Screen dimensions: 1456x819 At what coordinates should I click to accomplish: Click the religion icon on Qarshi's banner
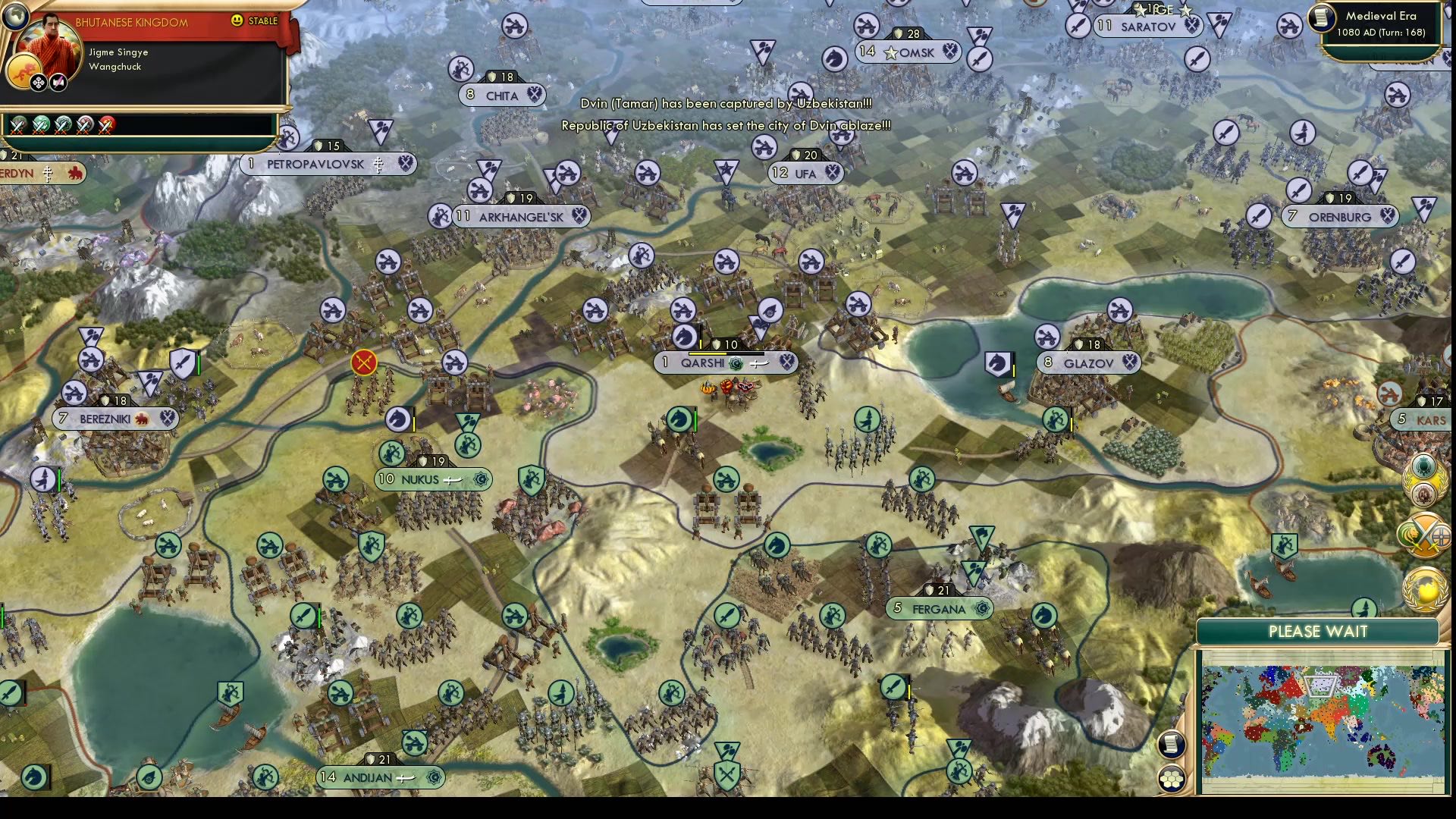pos(733,362)
